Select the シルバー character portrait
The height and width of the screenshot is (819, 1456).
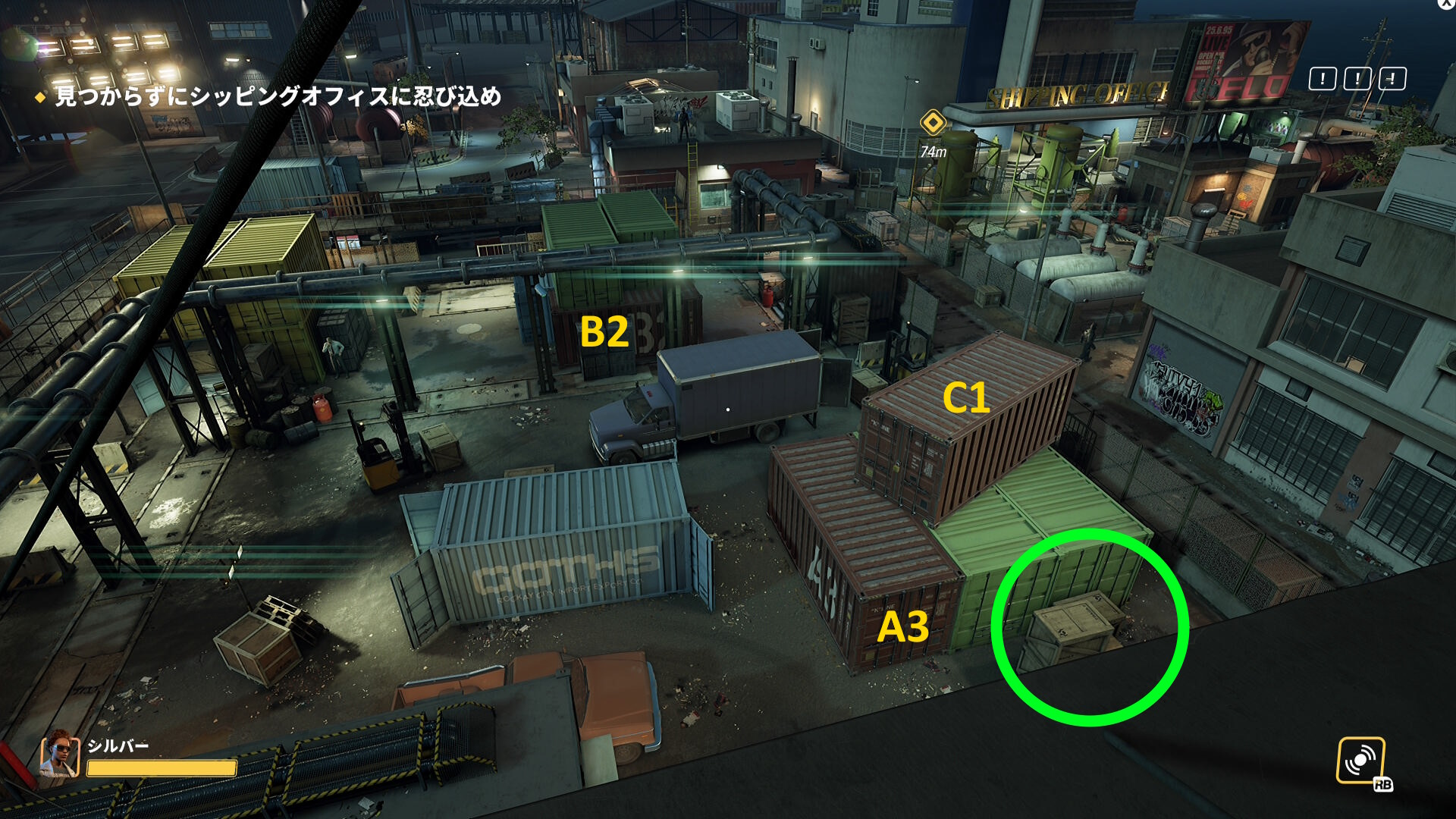(60, 755)
